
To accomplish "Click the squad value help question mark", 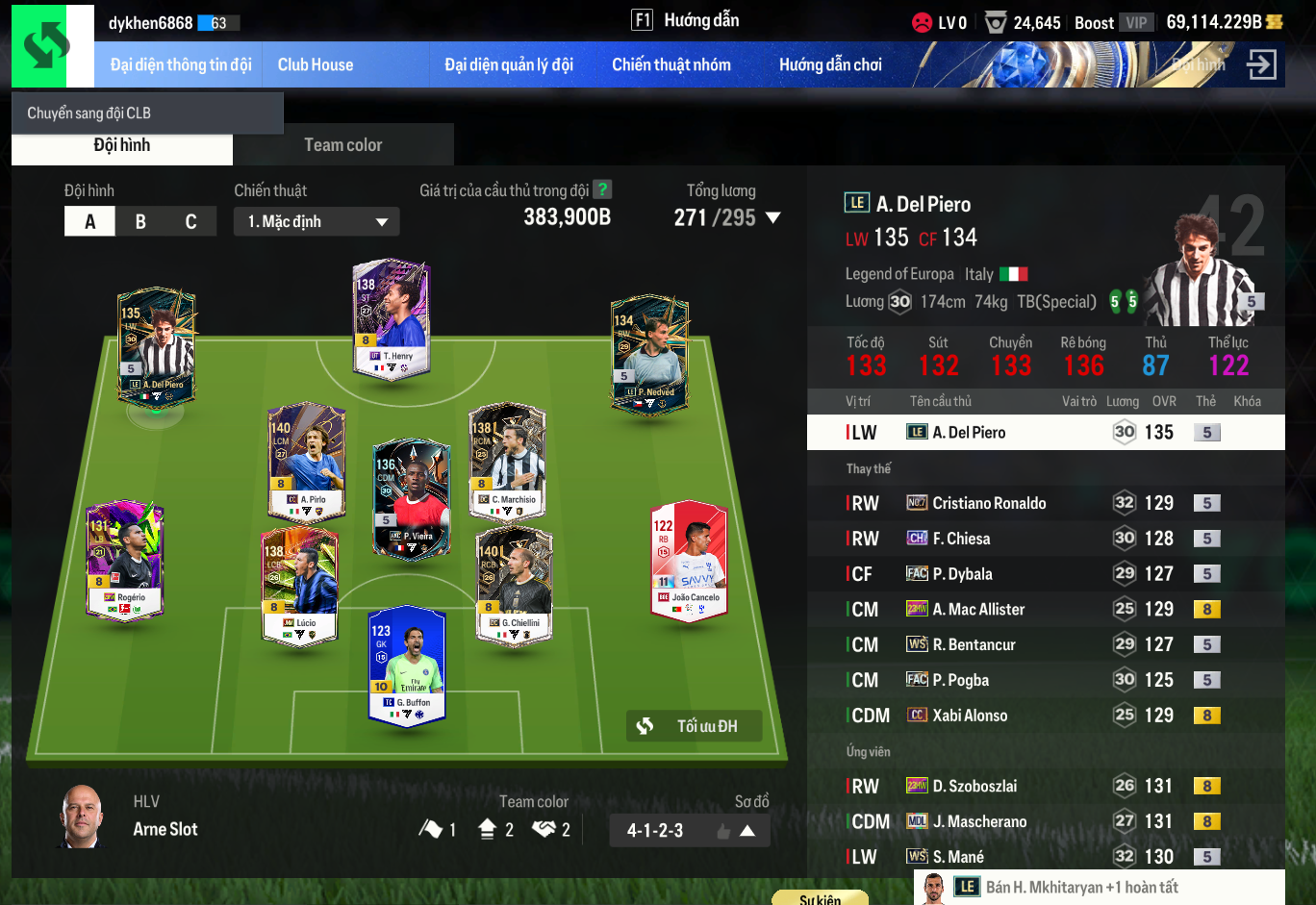I will [x=602, y=189].
